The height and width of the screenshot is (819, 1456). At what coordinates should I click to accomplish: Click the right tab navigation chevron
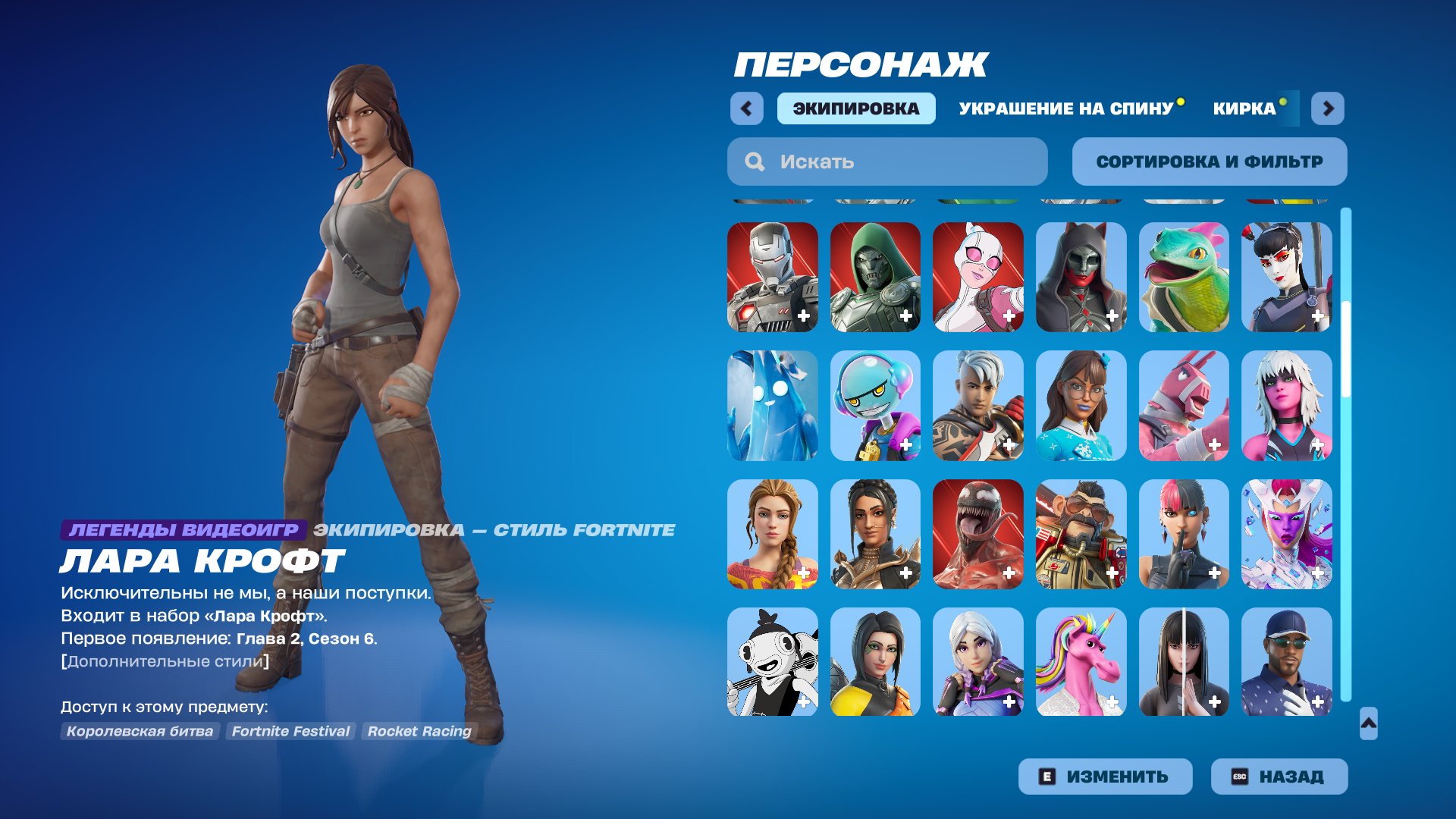pos(1325,108)
